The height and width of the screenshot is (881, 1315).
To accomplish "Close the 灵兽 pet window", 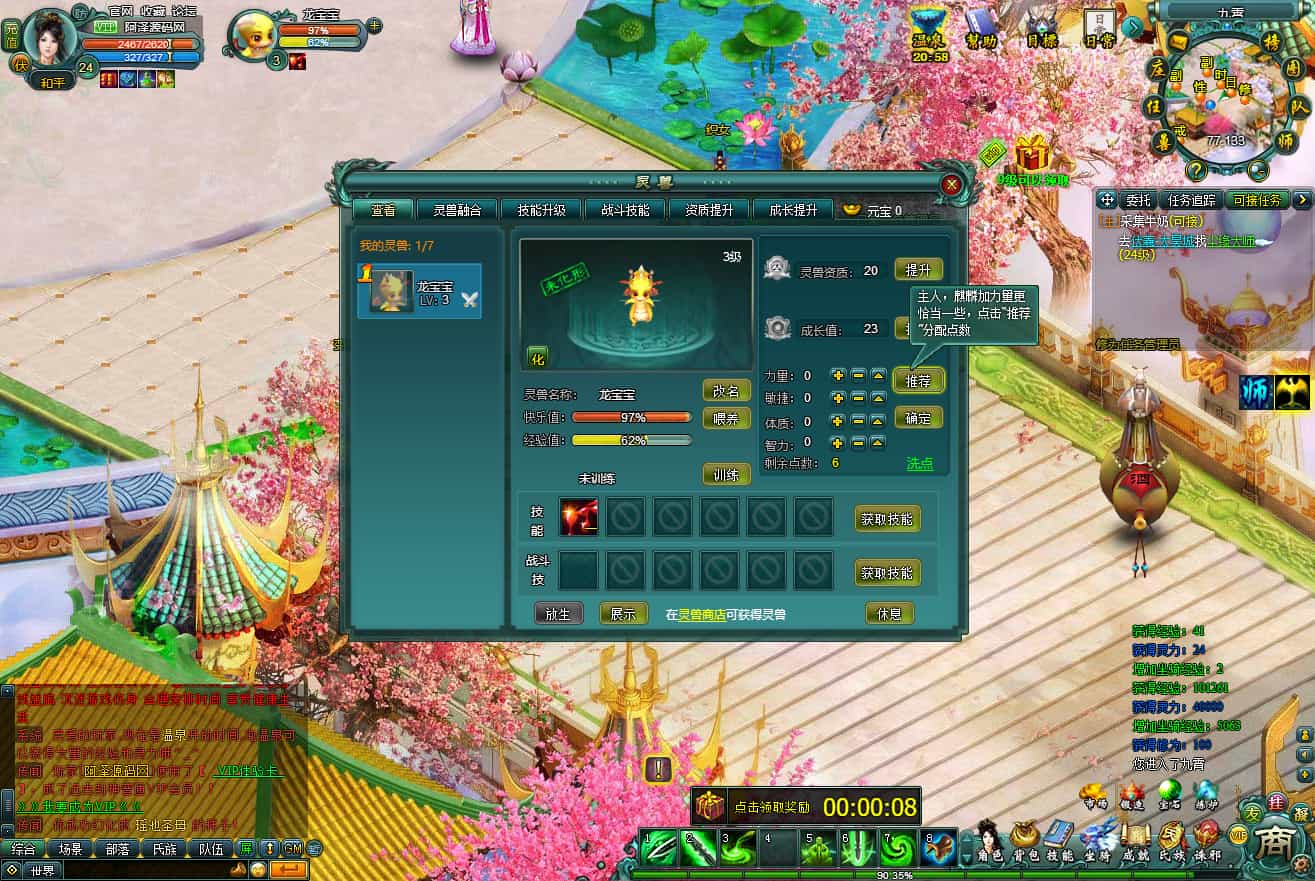I will (x=951, y=185).
